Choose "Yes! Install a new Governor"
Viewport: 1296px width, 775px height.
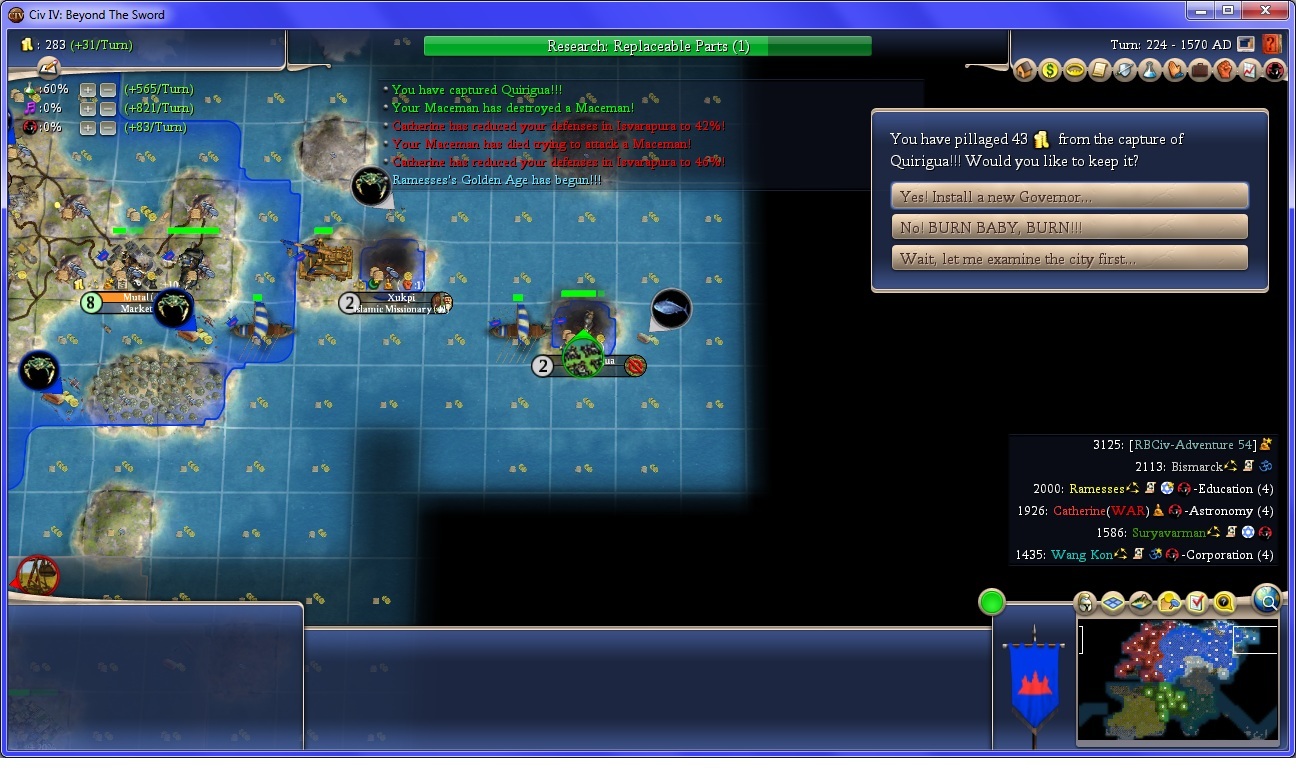1069,196
